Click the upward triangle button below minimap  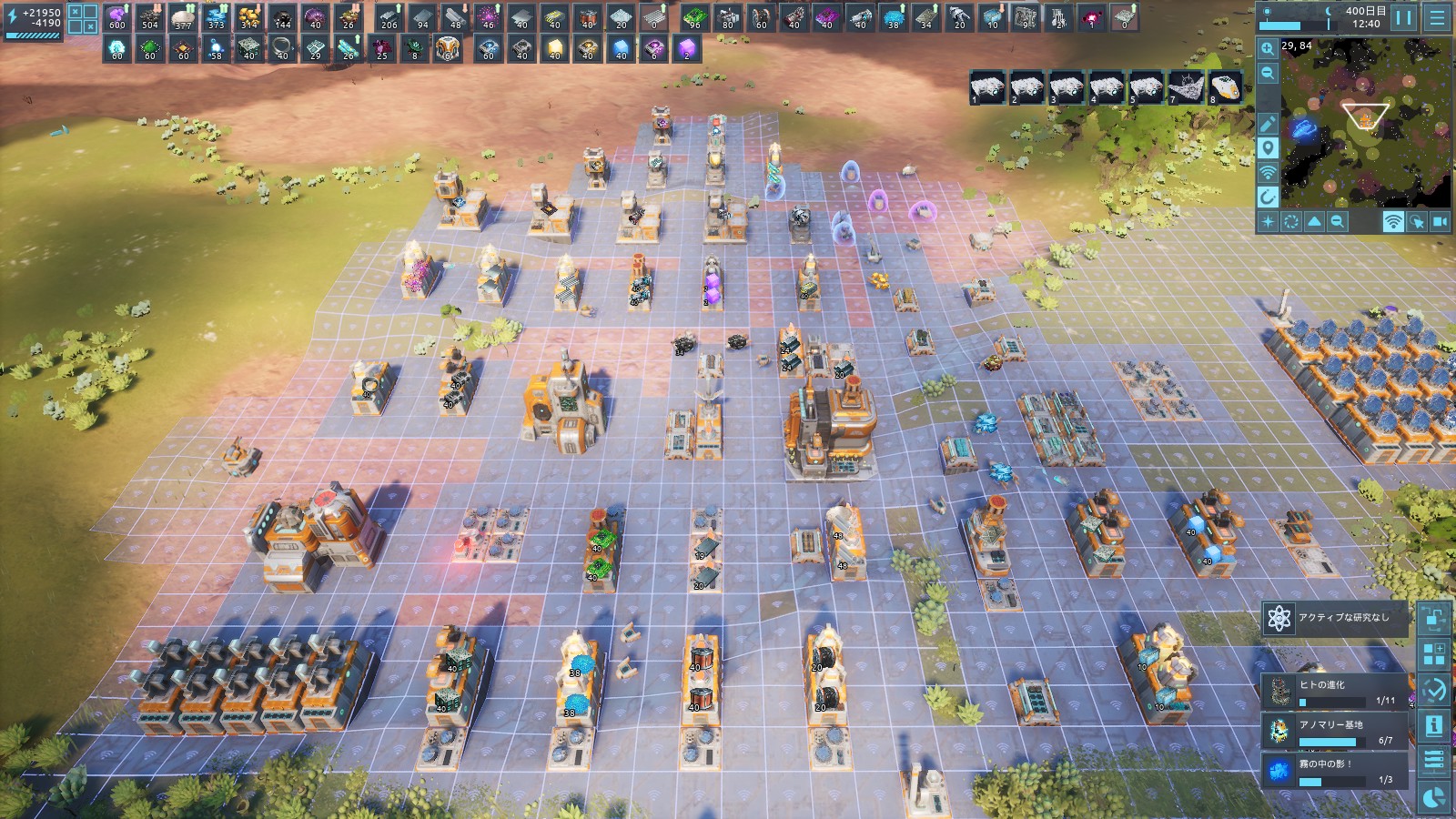tap(1314, 221)
